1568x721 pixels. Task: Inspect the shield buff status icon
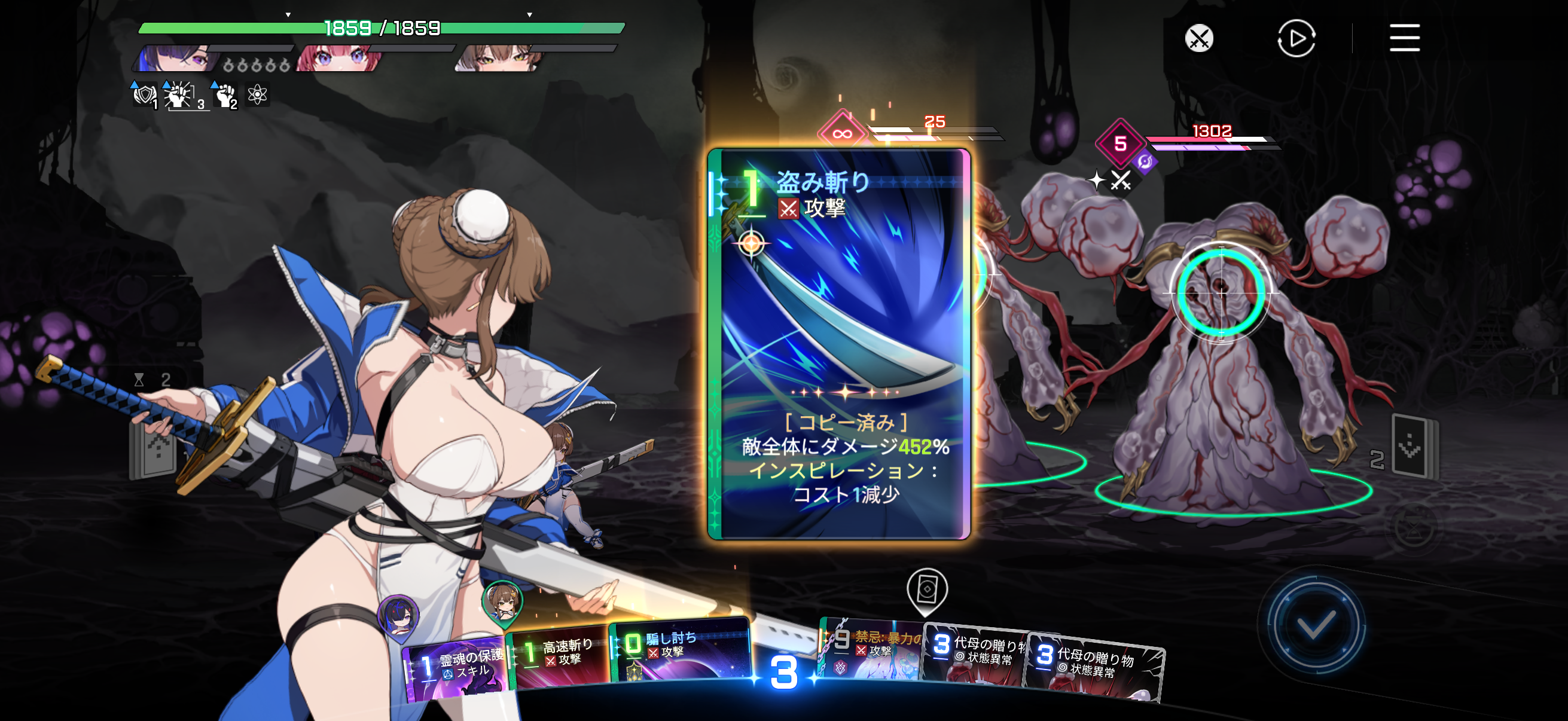click(144, 96)
